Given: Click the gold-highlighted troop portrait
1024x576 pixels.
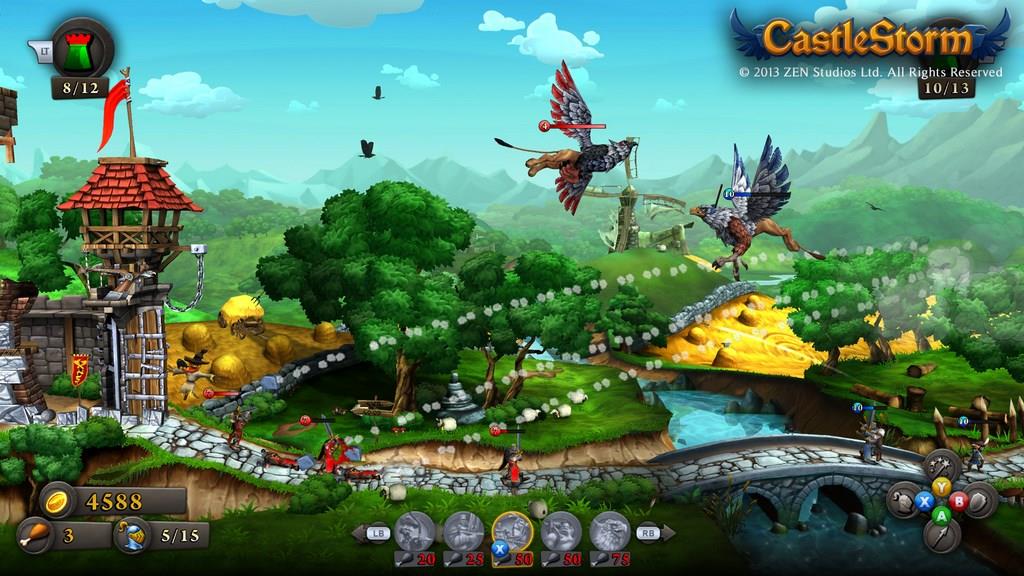Looking at the screenshot, I should [512, 531].
